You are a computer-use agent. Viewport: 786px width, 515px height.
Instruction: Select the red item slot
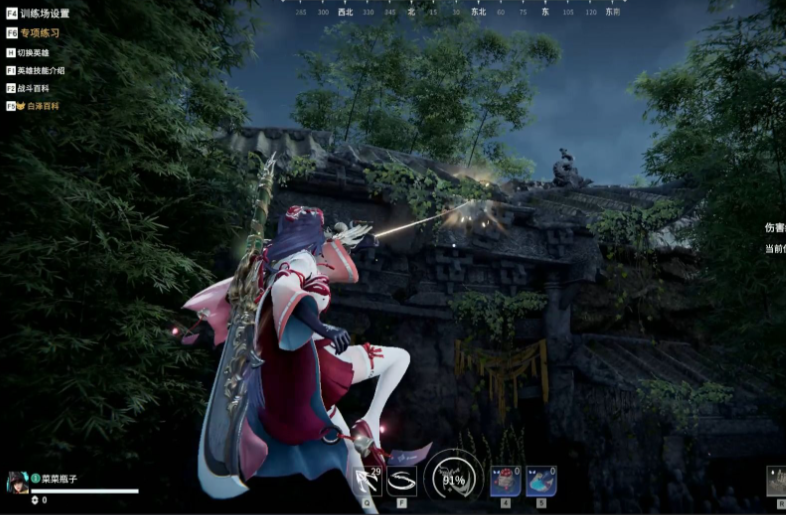(504, 481)
